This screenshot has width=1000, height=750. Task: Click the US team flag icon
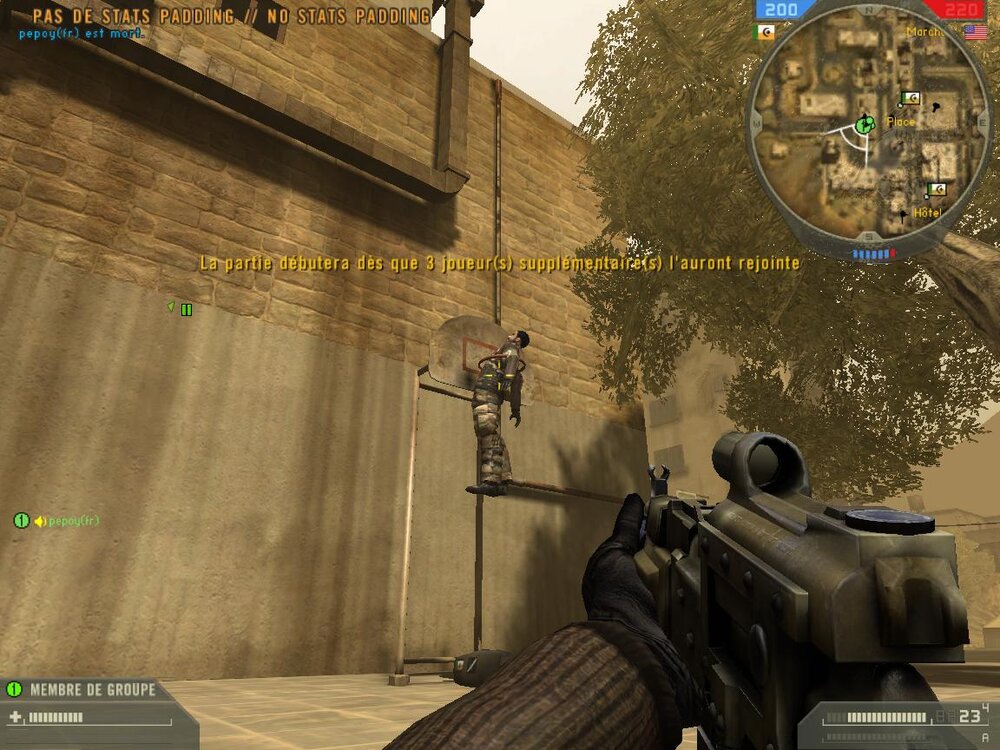pyautogui.click(x=975, y=32)
